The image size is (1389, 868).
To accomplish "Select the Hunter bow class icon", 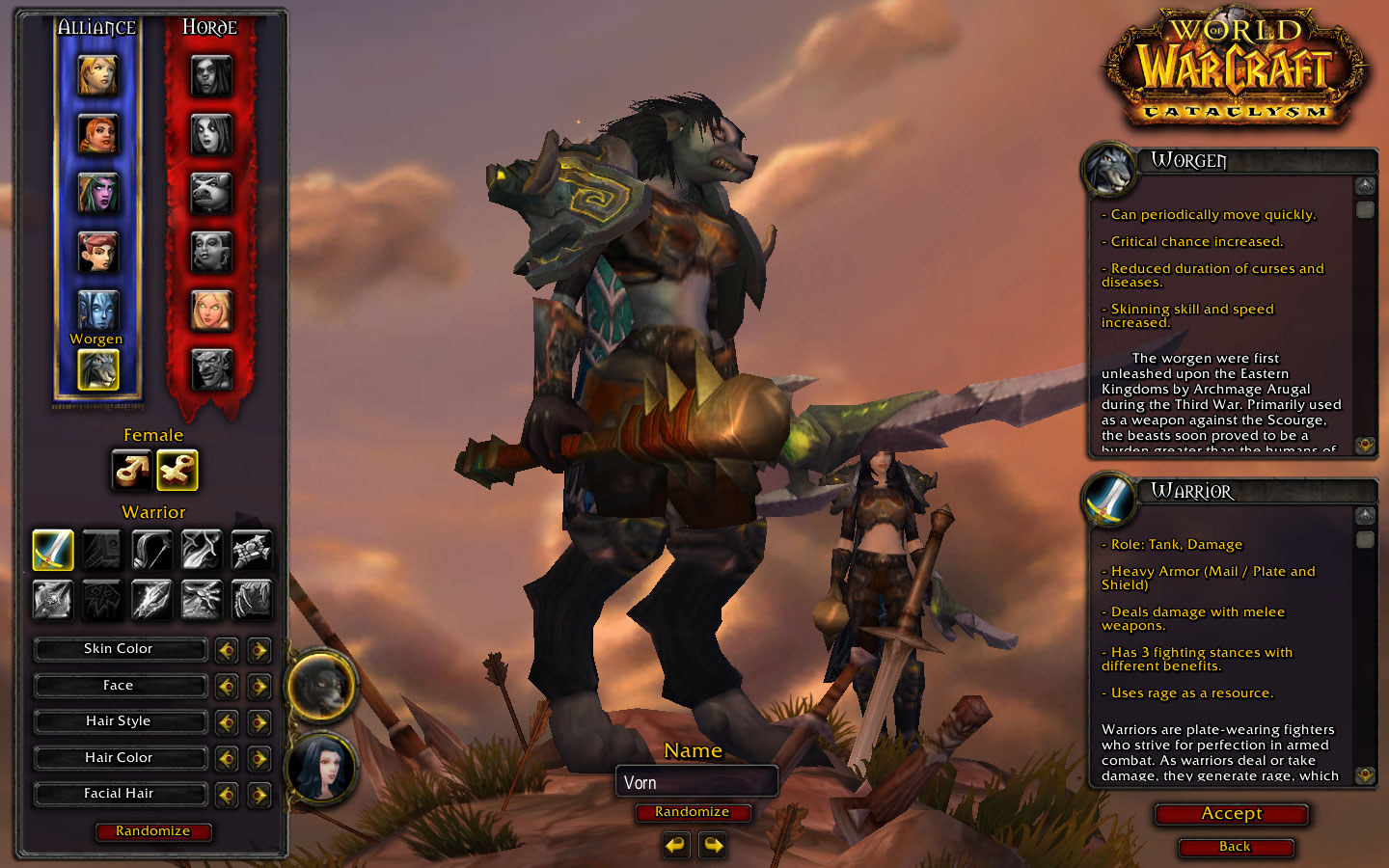I will 151,550.
